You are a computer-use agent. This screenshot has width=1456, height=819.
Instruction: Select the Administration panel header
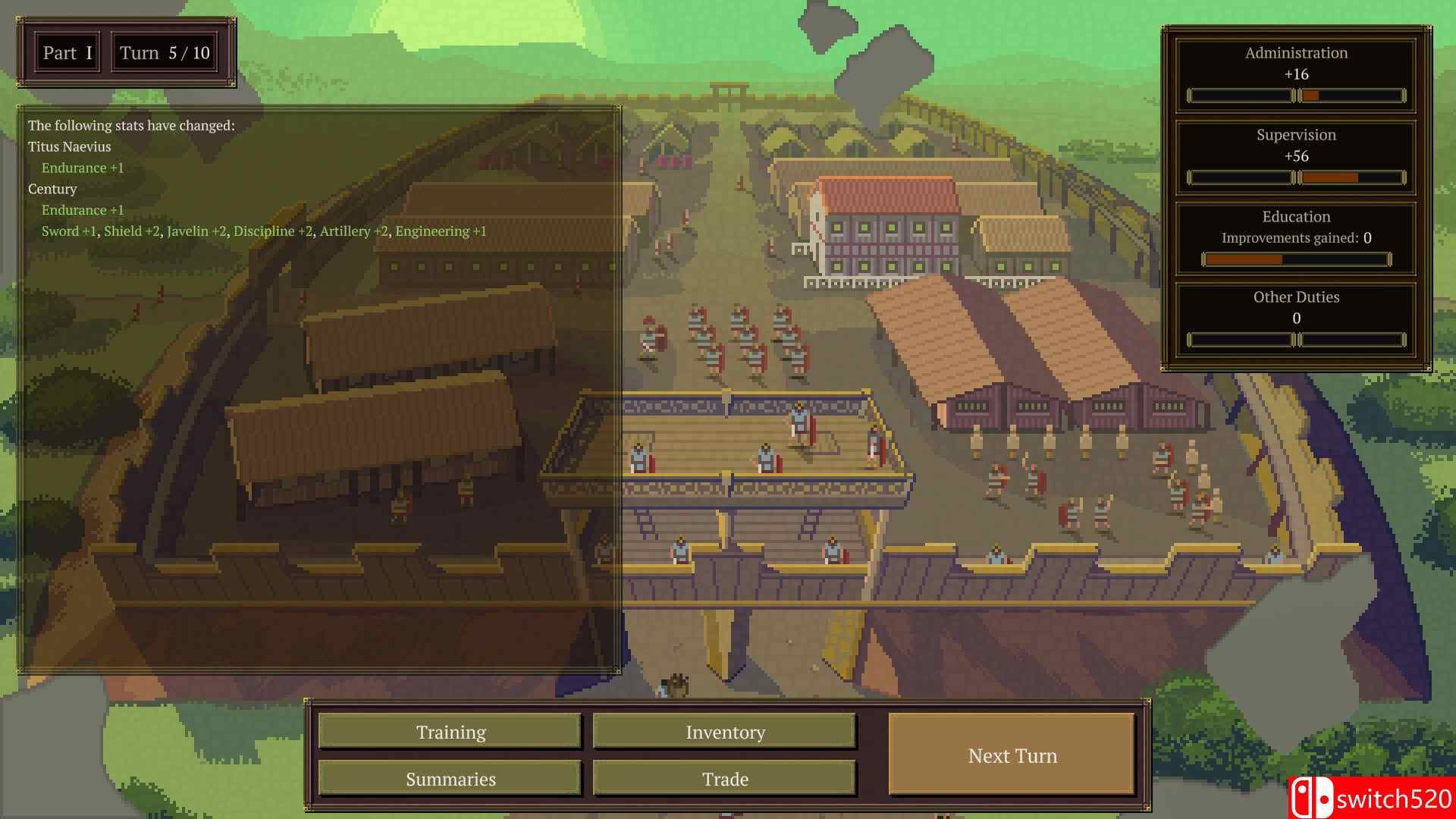[1295, 53]
